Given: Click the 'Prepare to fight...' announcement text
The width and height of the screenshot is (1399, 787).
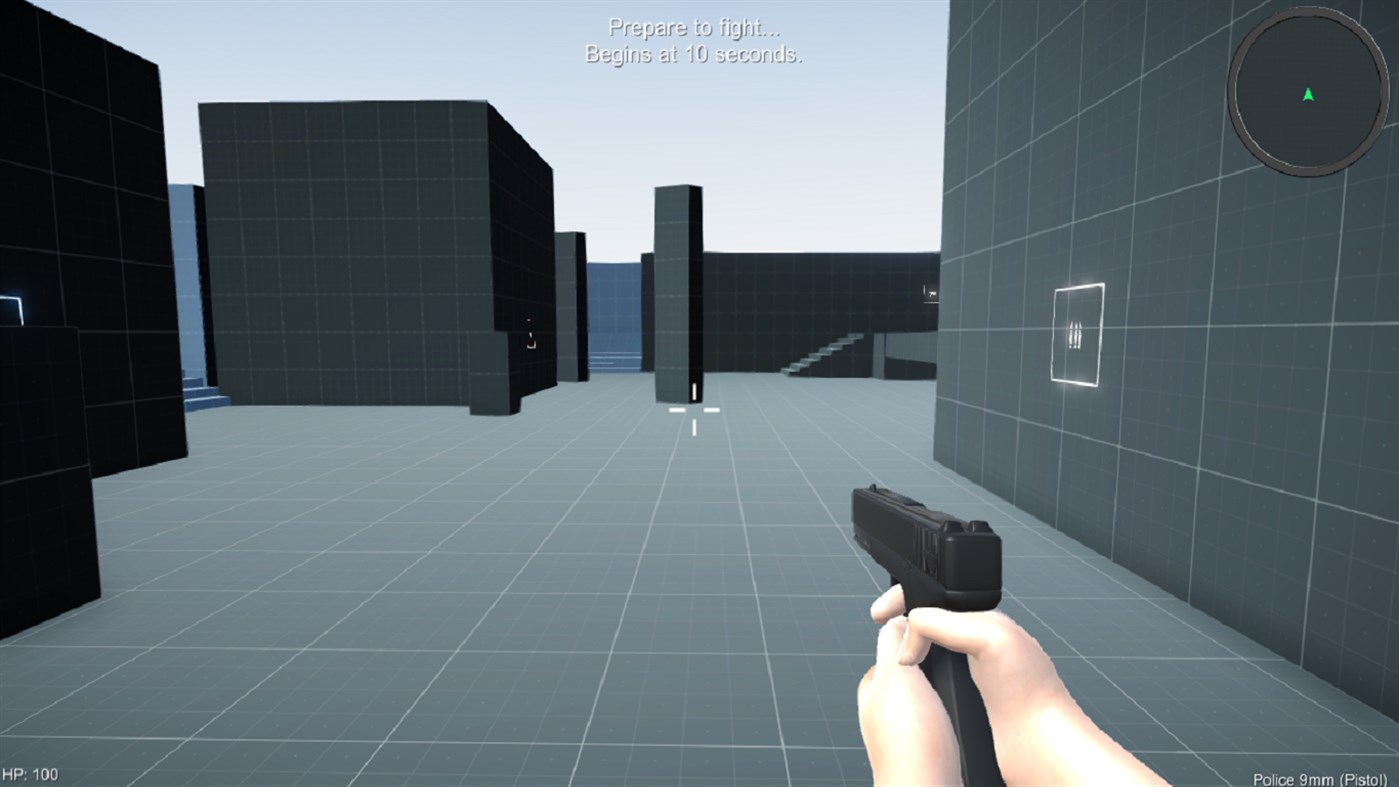Looking at the screenshot, I should tap(693, 27).
